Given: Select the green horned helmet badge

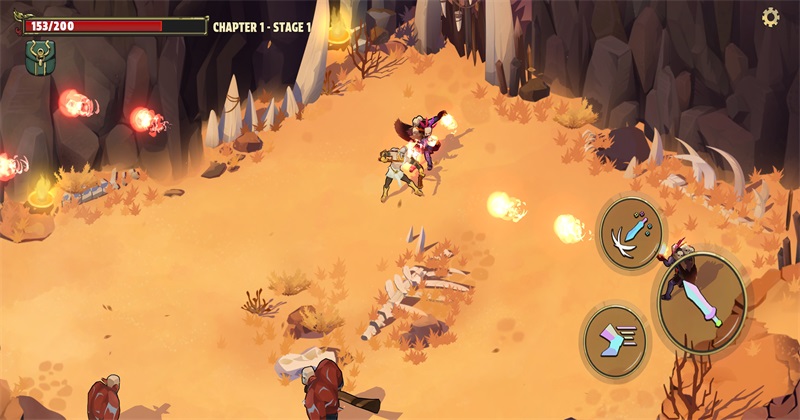Looking at the screenshot, I should pyautogui.click(x=40, y=57).
